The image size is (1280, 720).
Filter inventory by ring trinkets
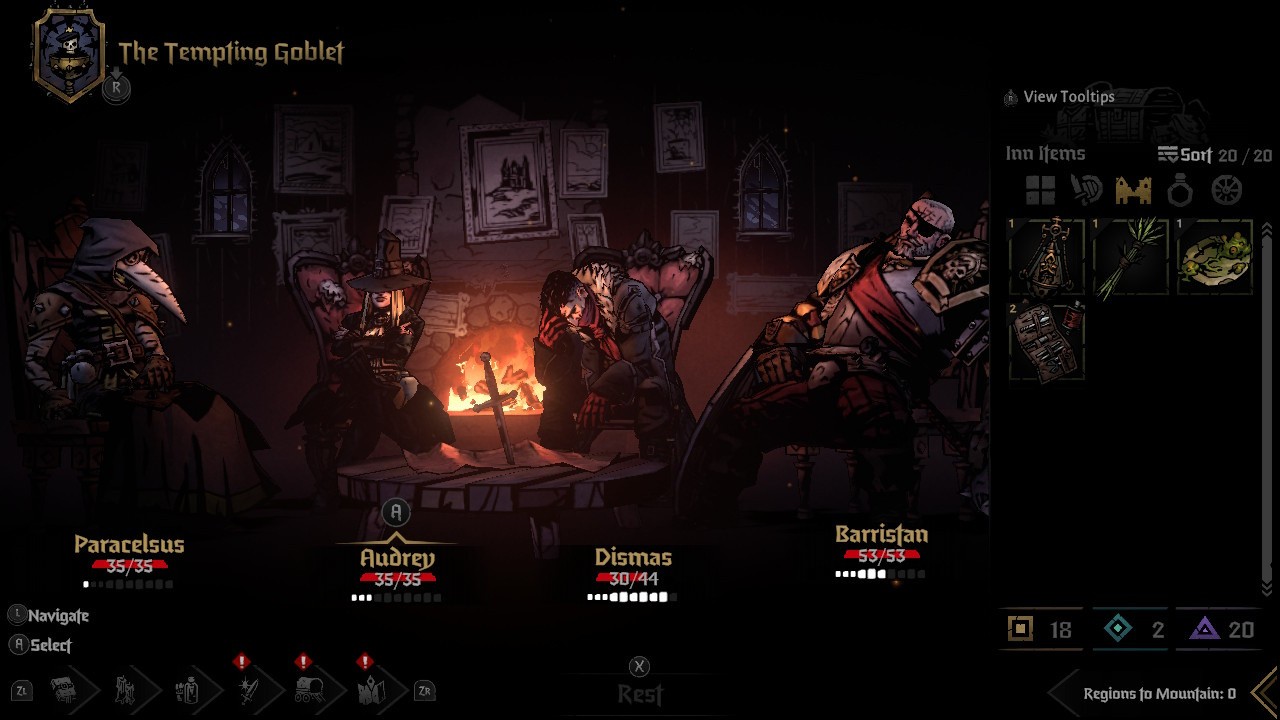1180,190
